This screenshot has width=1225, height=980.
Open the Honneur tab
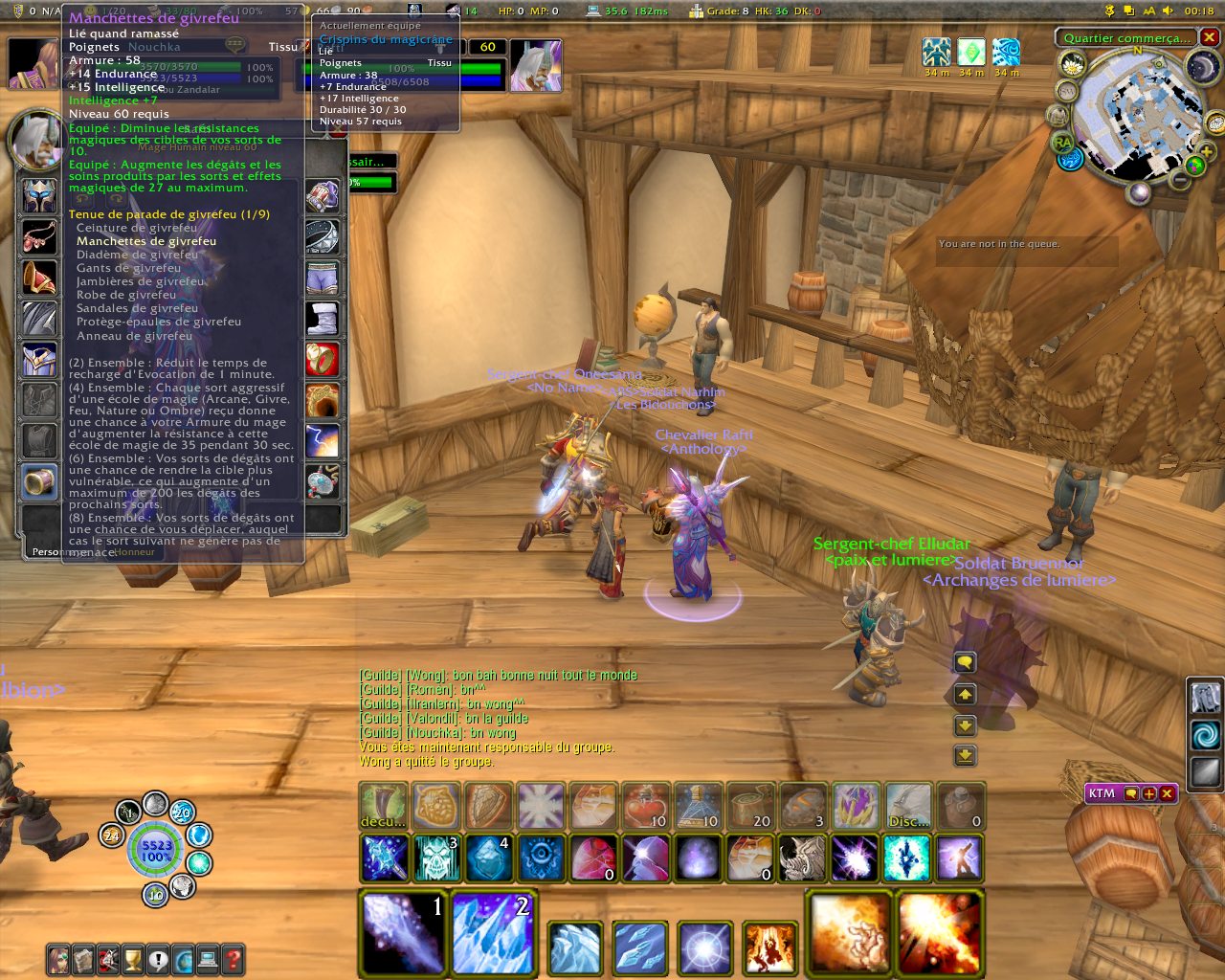pos(135,552)
